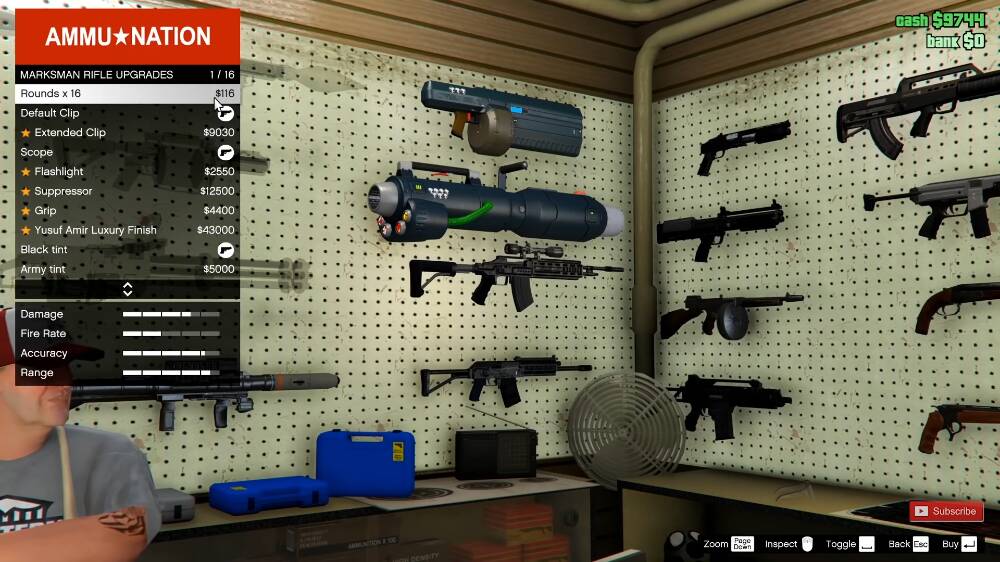Image resolution: width=1000 pixels, height=562 pixels.
Task: Choose the Default Clip option
Action: coord(127,113)
